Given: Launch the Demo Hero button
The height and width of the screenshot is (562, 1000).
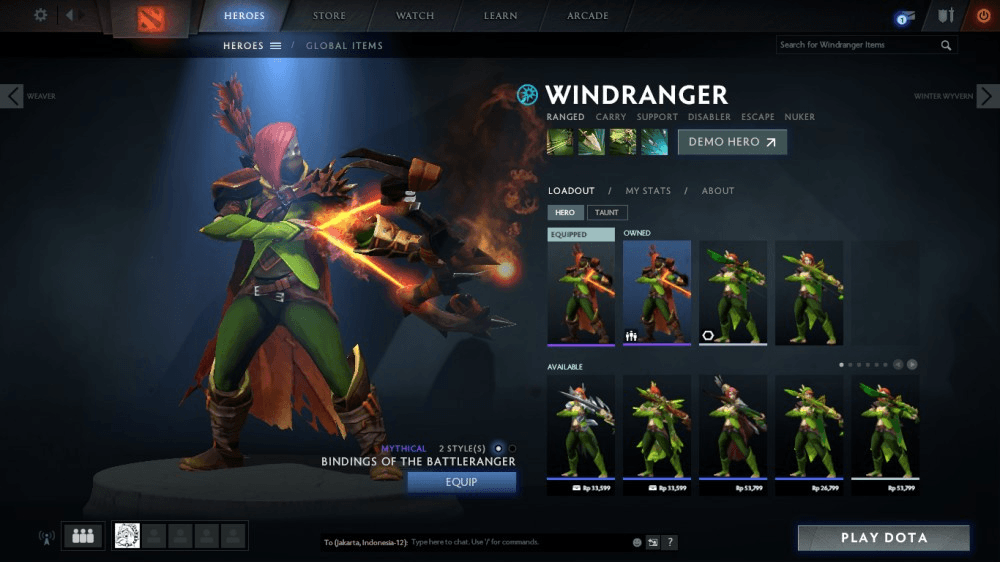Looking at the screenshot, I should tap(732, 142).
